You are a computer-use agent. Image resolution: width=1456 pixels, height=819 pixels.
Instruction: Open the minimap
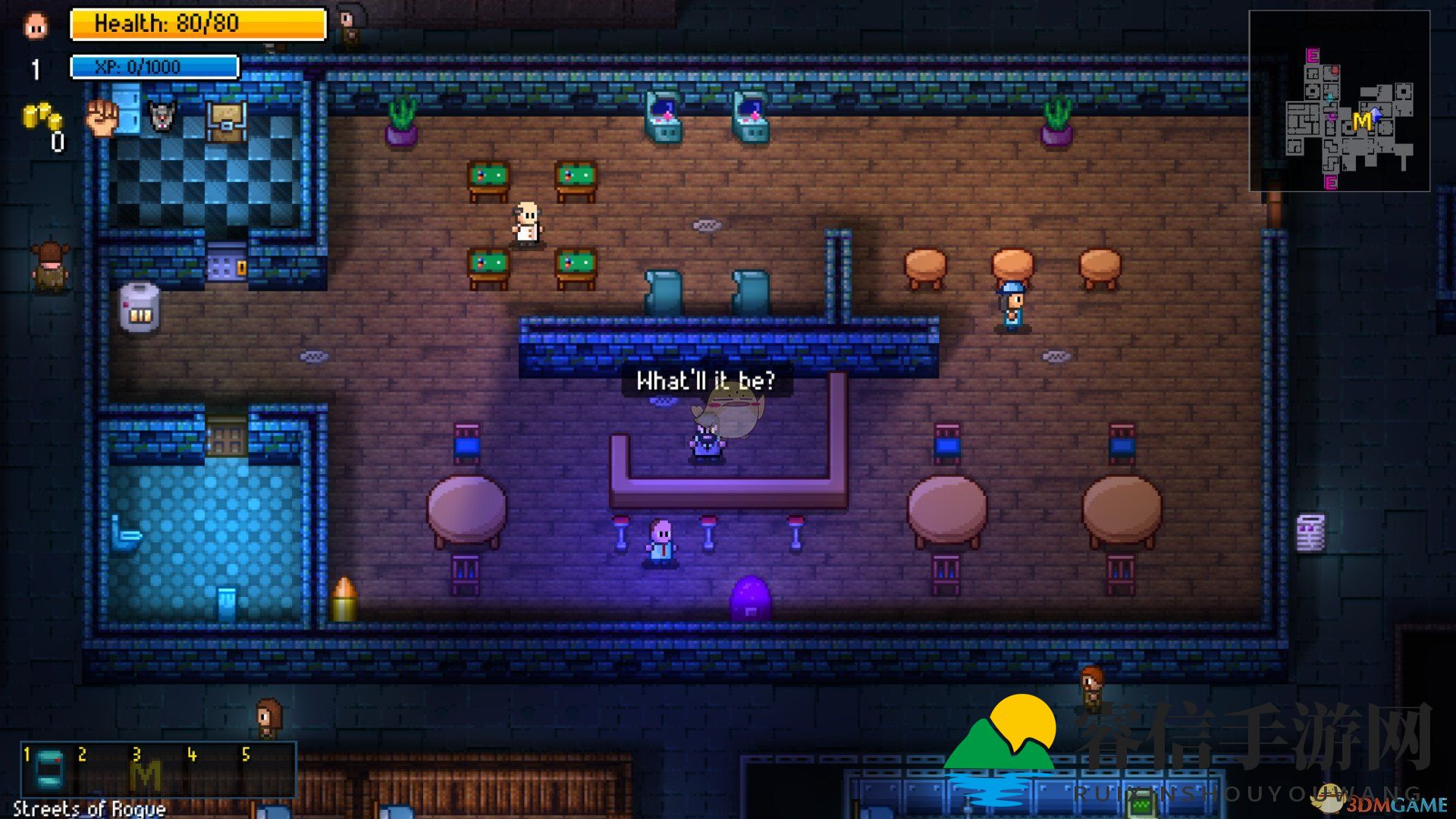[x=1339, y=101]
